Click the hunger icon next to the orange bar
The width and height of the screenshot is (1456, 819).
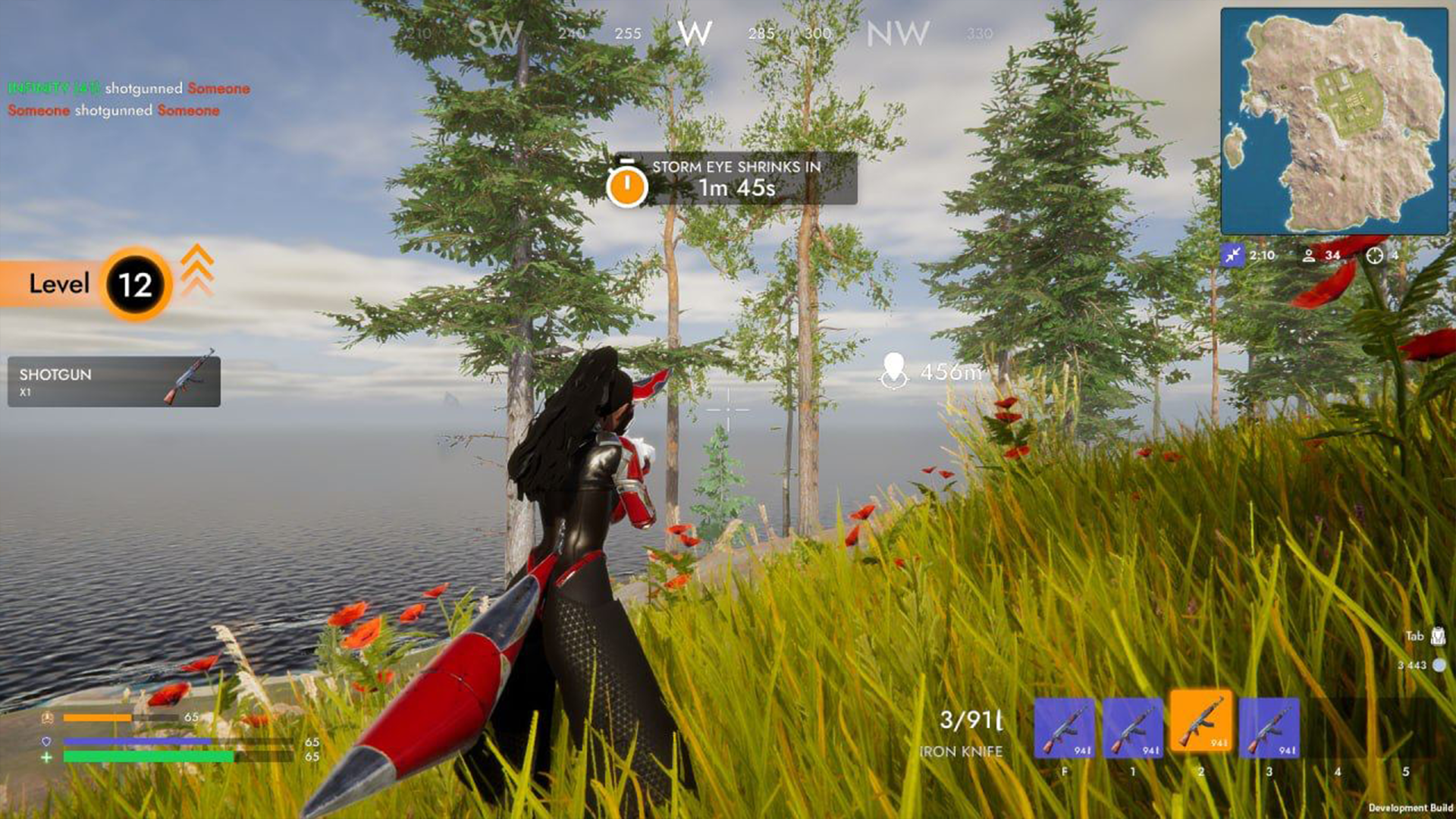[x=47, y=717]
